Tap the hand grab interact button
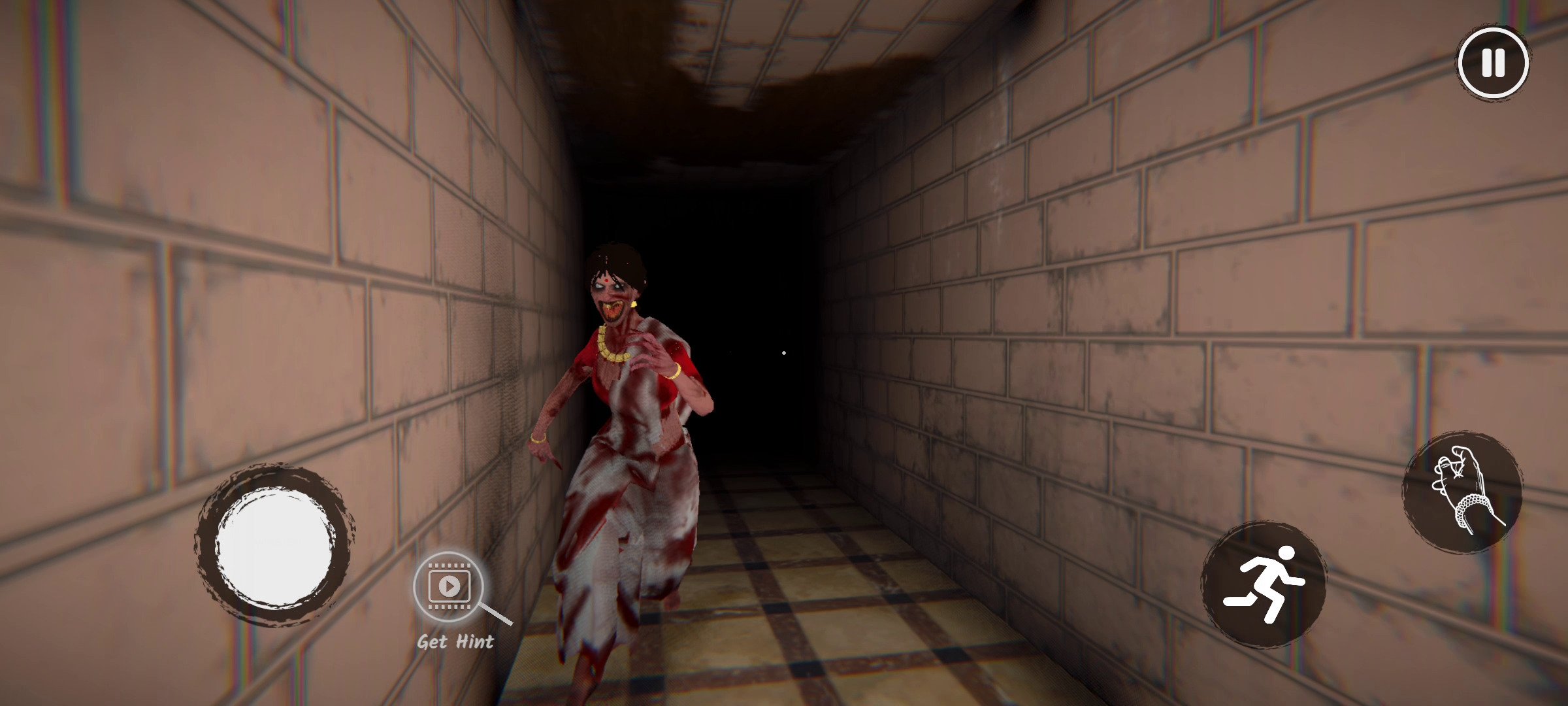Viewport: 1568px width, 706px height. pos(1462,492)
